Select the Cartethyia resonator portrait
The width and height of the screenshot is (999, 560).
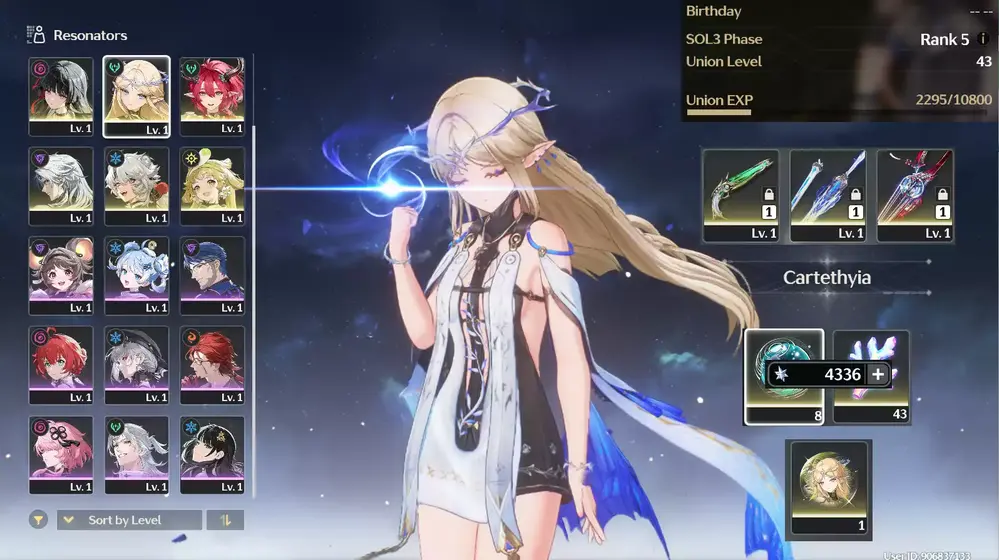(136, 95)
